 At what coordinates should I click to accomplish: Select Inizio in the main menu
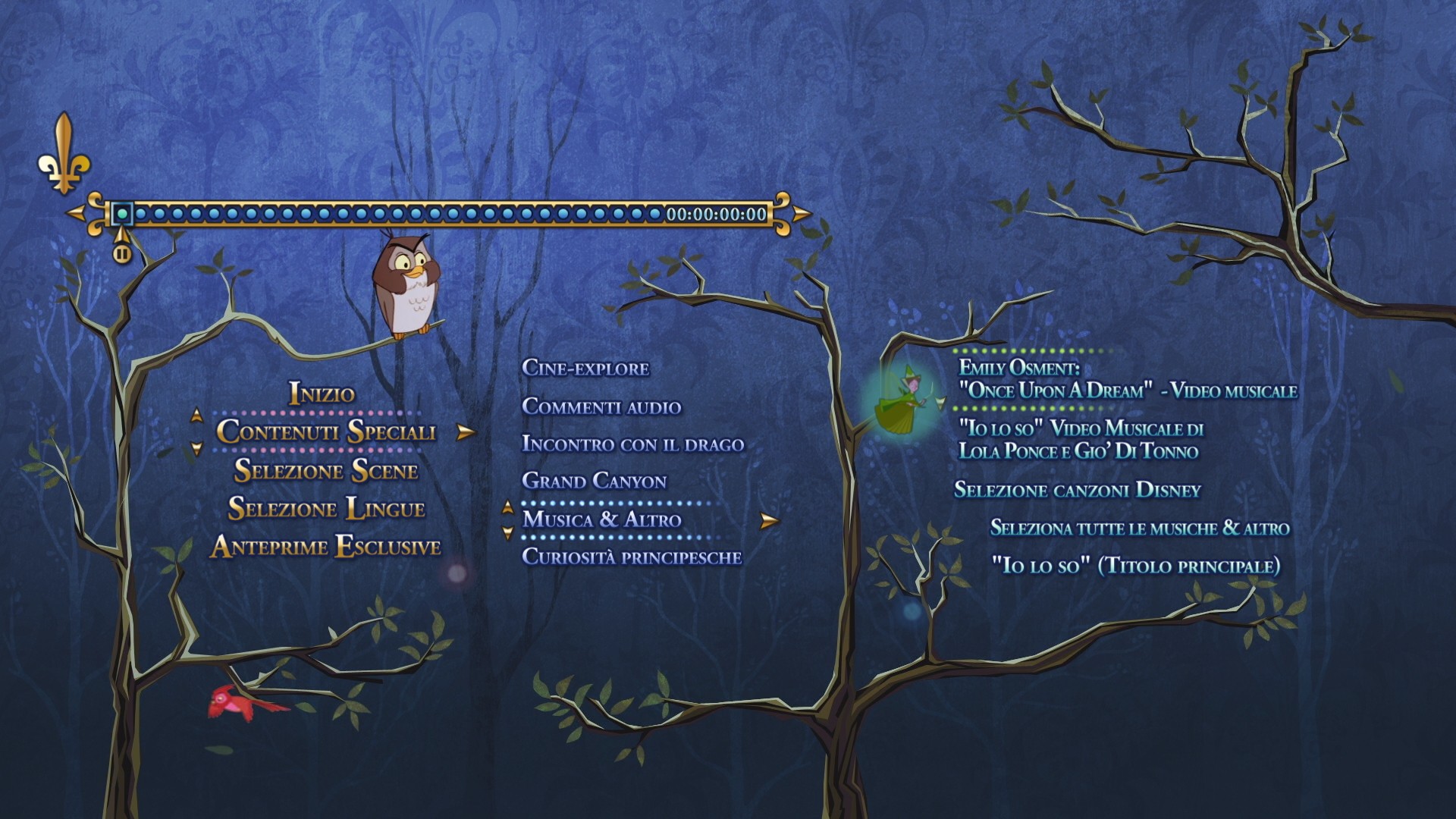(322, 394)
